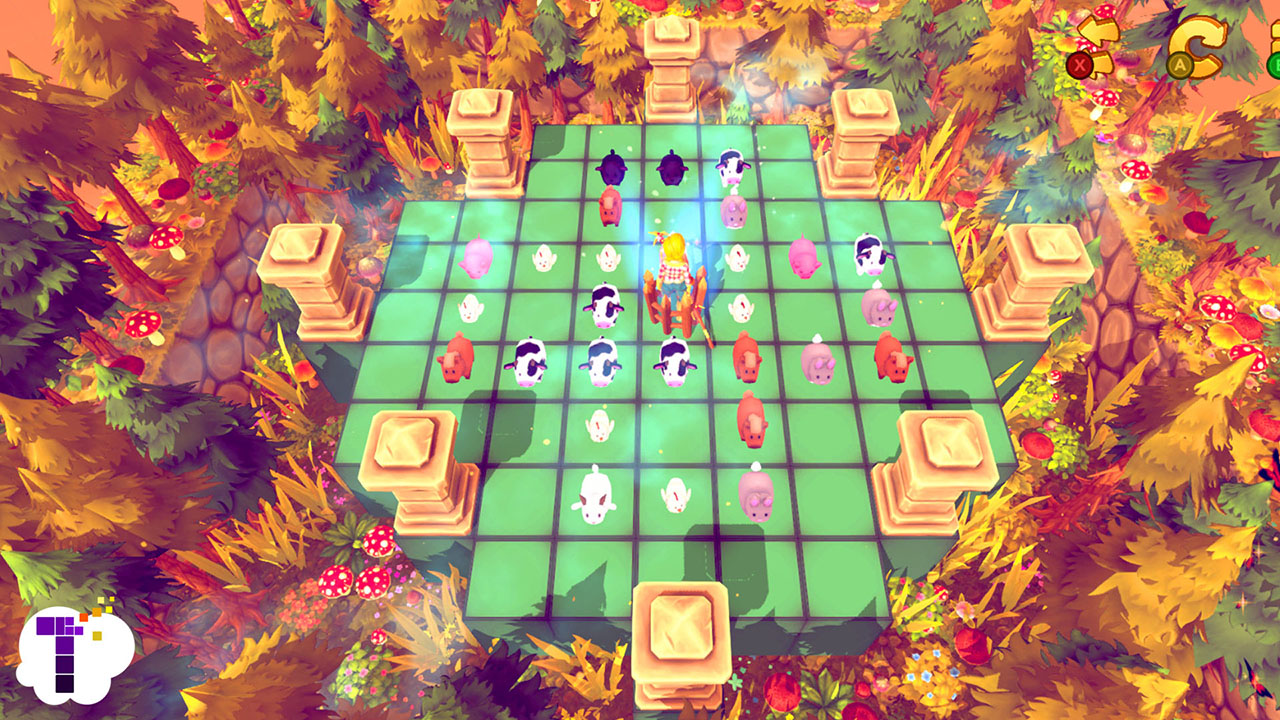Click the pink sheep near the bottom
1280x720 pixels.
[x=757, y=498]
